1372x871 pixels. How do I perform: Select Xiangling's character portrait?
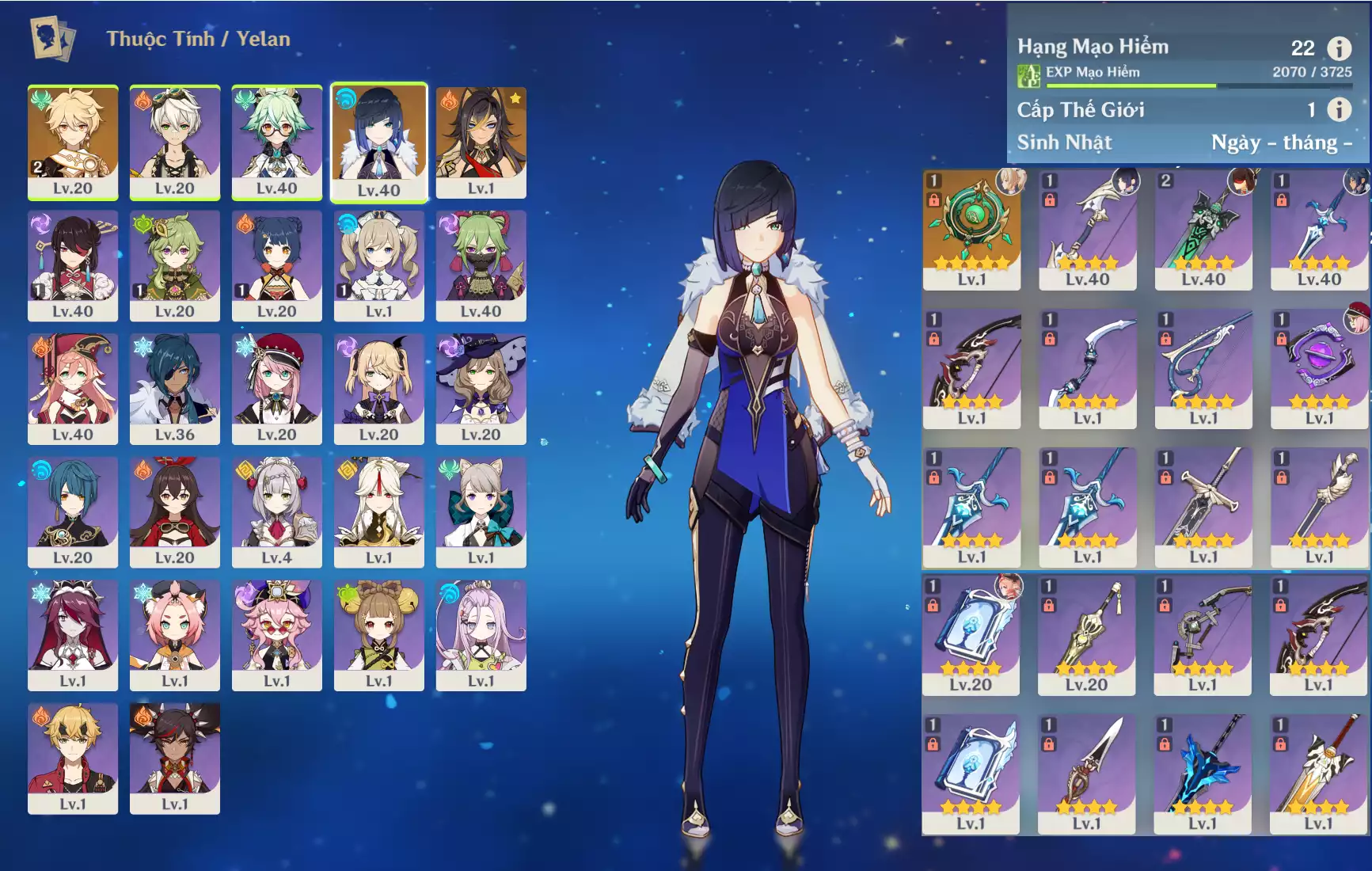[276, 265]
